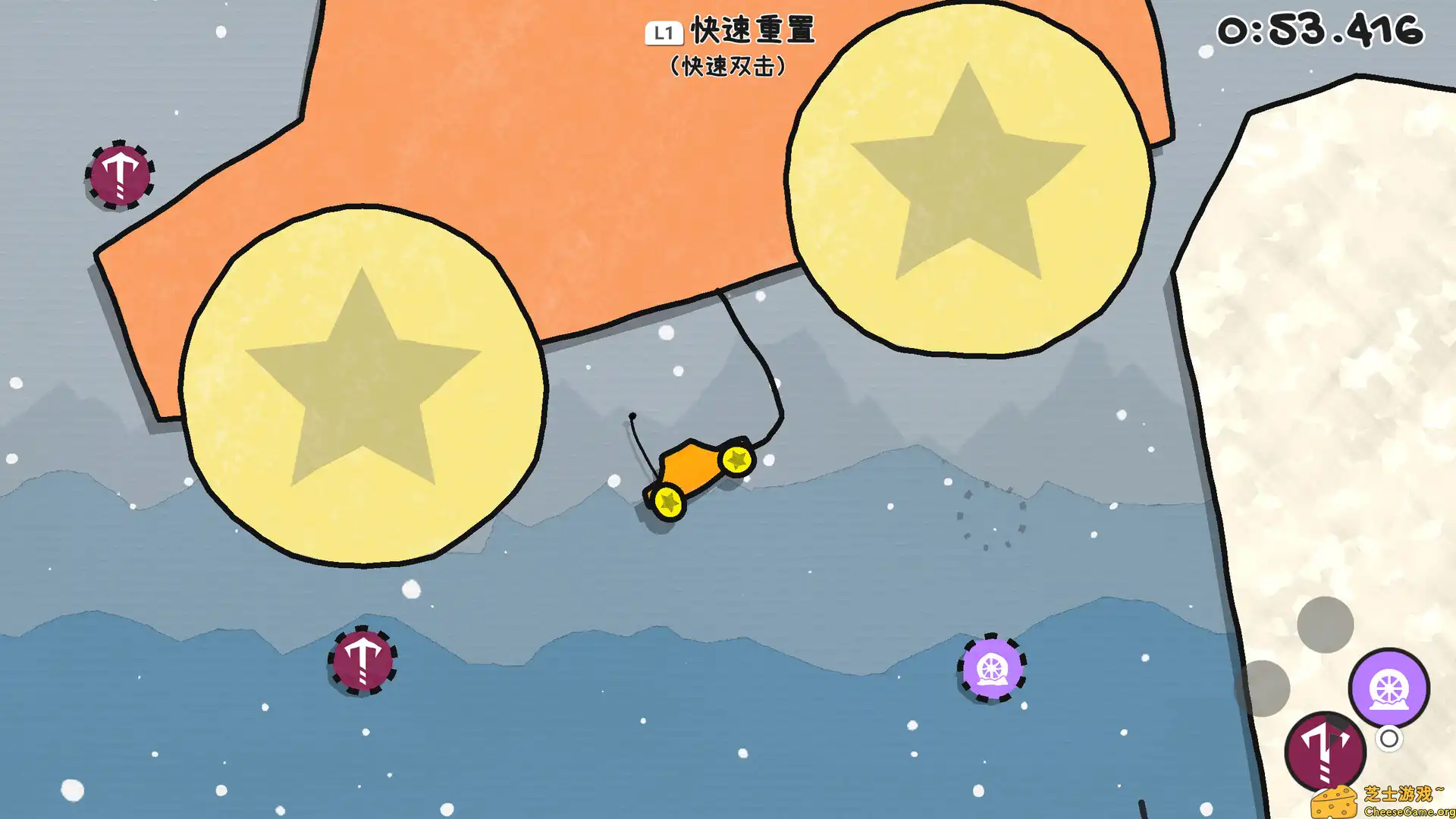The image size is (1456, 819).
Task: Click the star emblem on the car's rear wheel
Action: (x=669, y=502)
